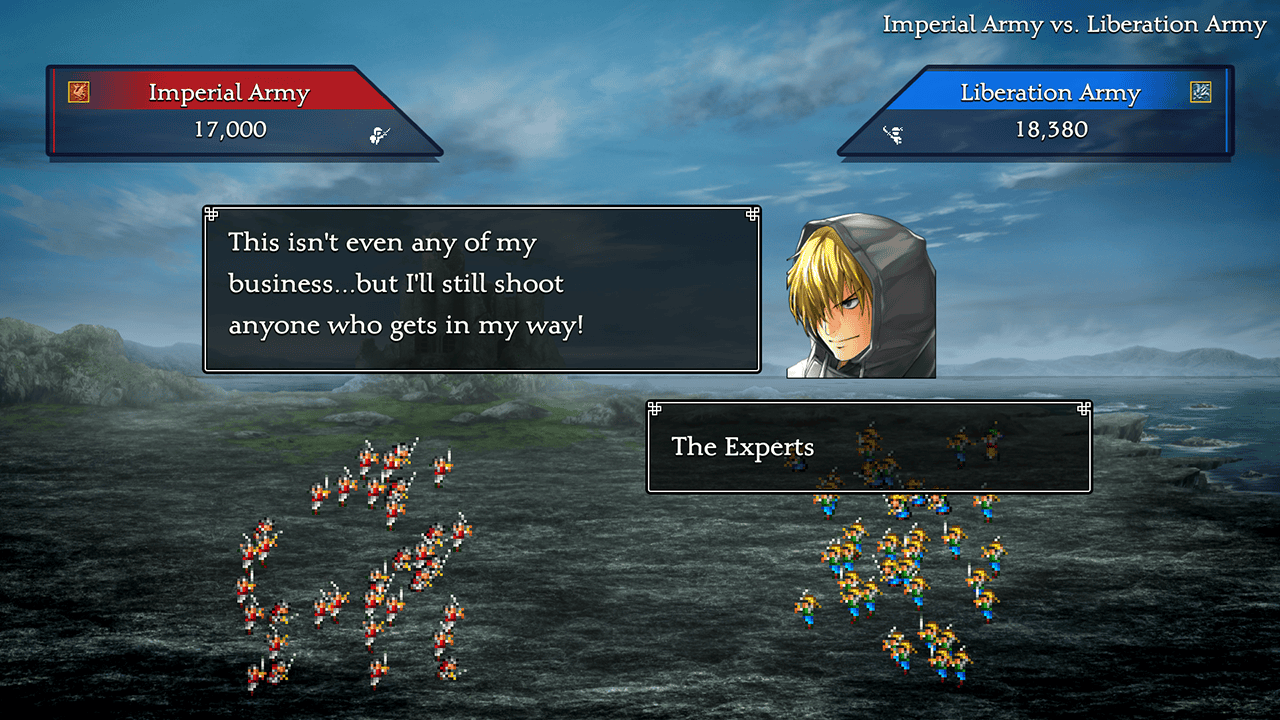The width and height of the screenshot is (1280, 720).
Task: Click the hooded blond character portrait
Action: pyautogui.click(x=862, y=296)
